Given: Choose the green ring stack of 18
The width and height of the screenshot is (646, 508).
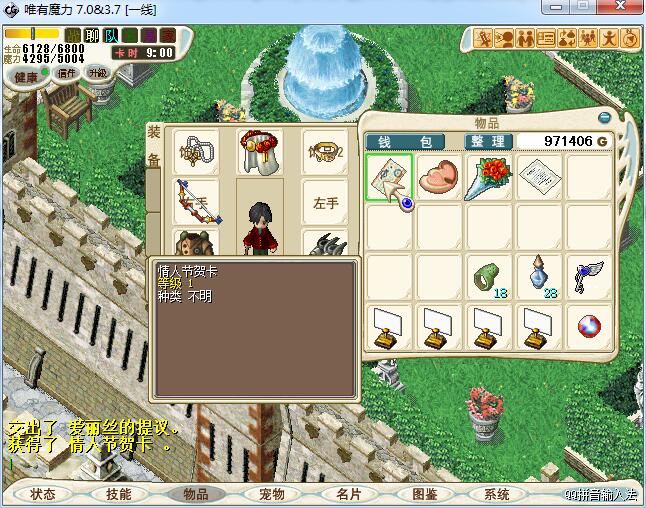Looking at the screenshot, I should coord(489,277).
